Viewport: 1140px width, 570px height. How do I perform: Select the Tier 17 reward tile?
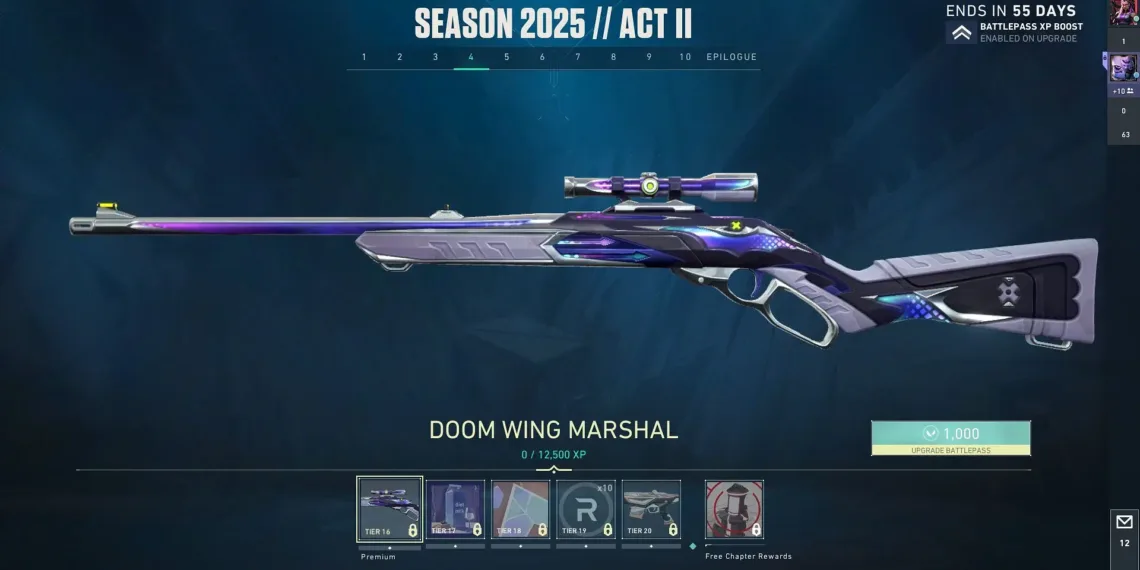coord(456,509)
